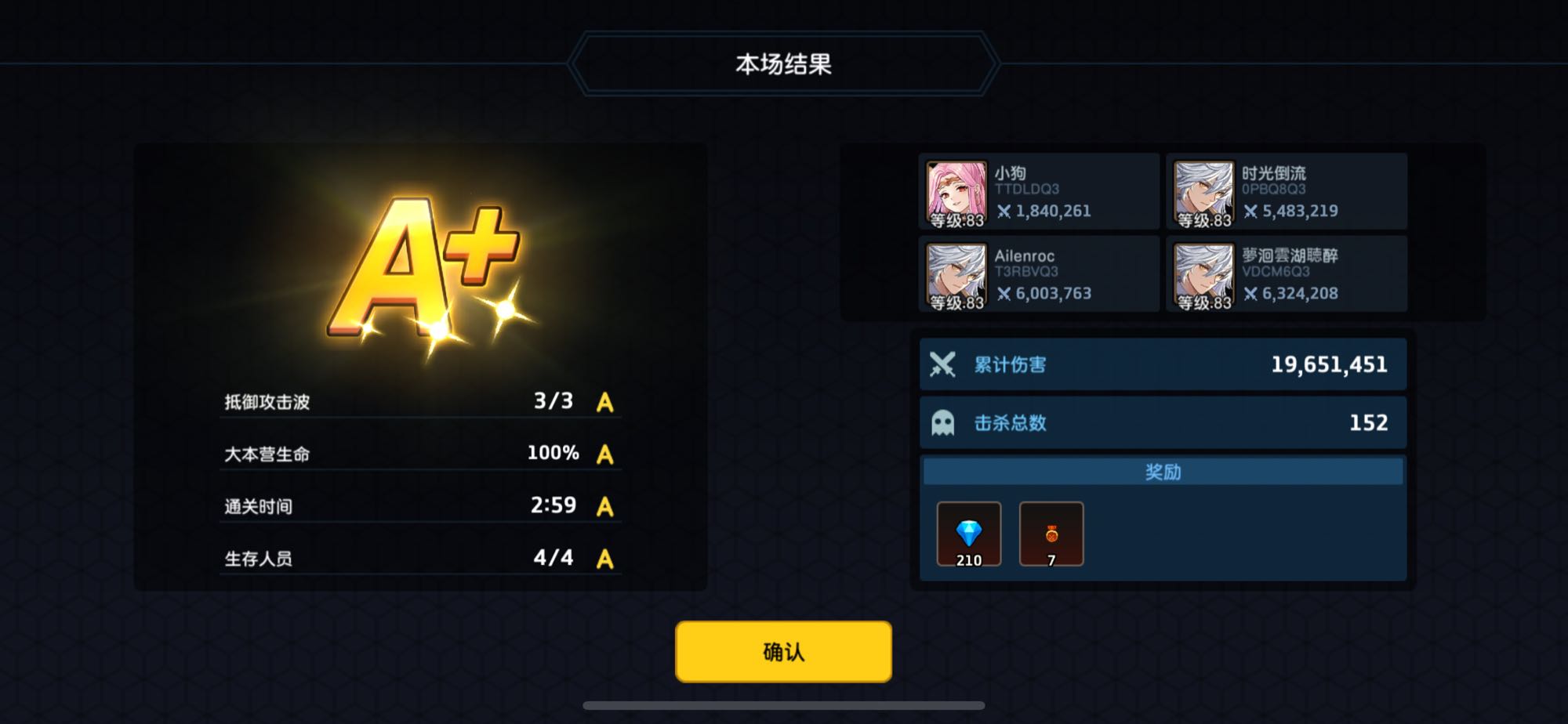Click the 奖励 rewards header bar

click(1163, 472)
